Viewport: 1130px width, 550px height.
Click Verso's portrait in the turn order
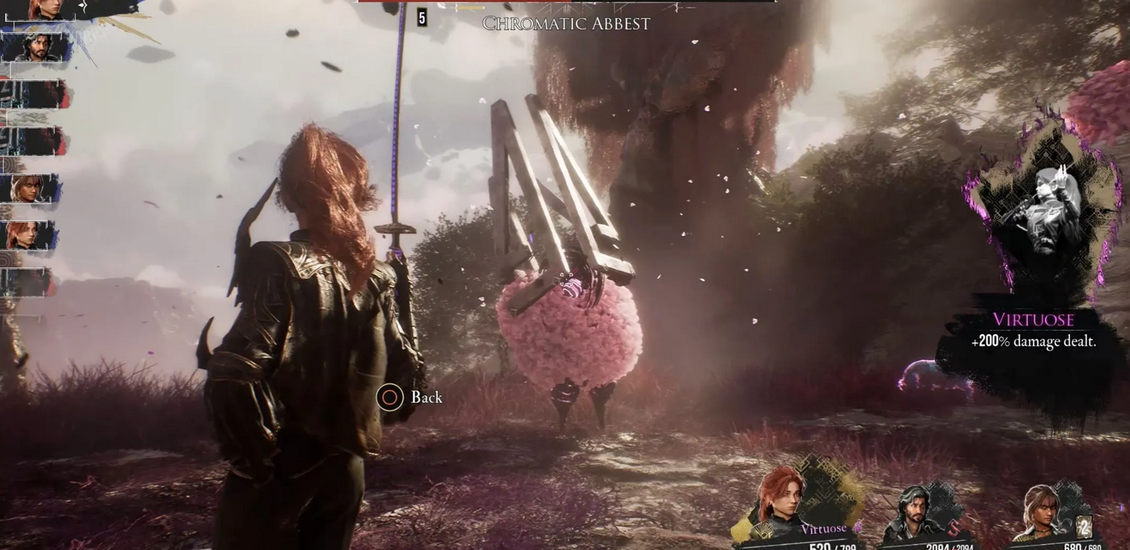tap(38, 46)
